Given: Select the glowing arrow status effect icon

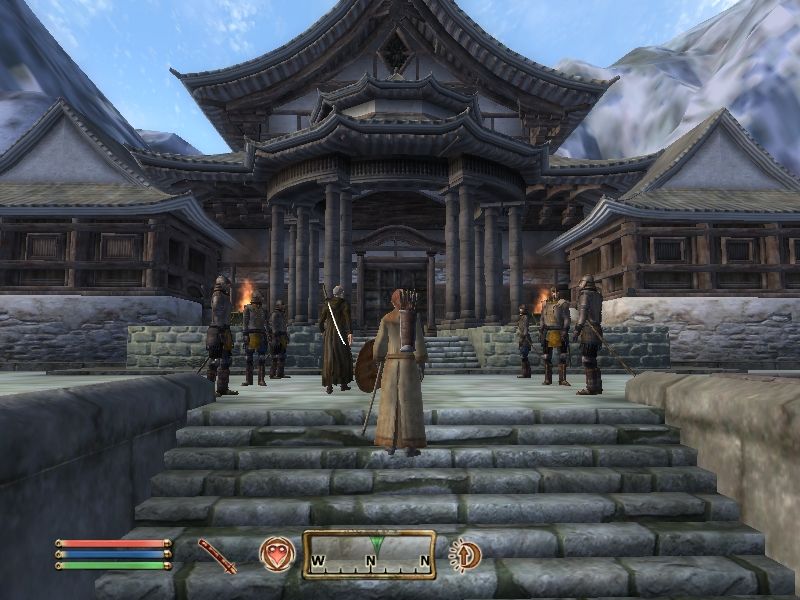Looking at the screenshot, I should (x=465, y=554).
